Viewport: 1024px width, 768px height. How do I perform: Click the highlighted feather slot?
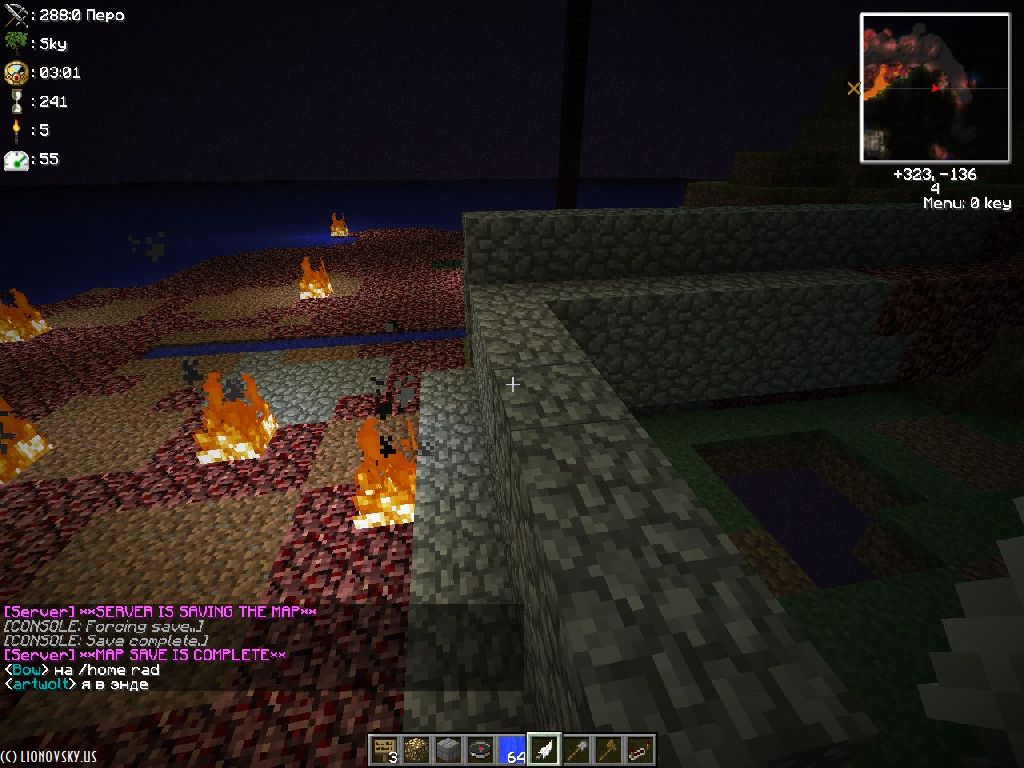click(544, 750)
